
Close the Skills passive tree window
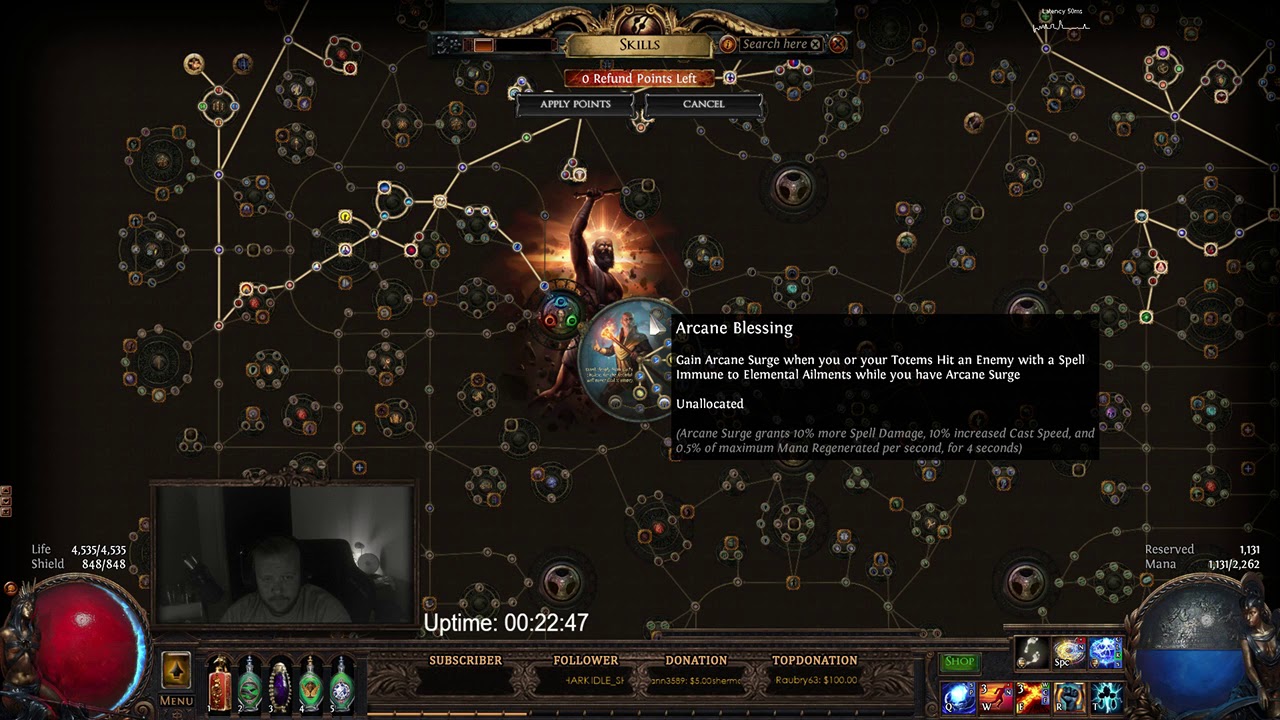click(x=838, y=44)
